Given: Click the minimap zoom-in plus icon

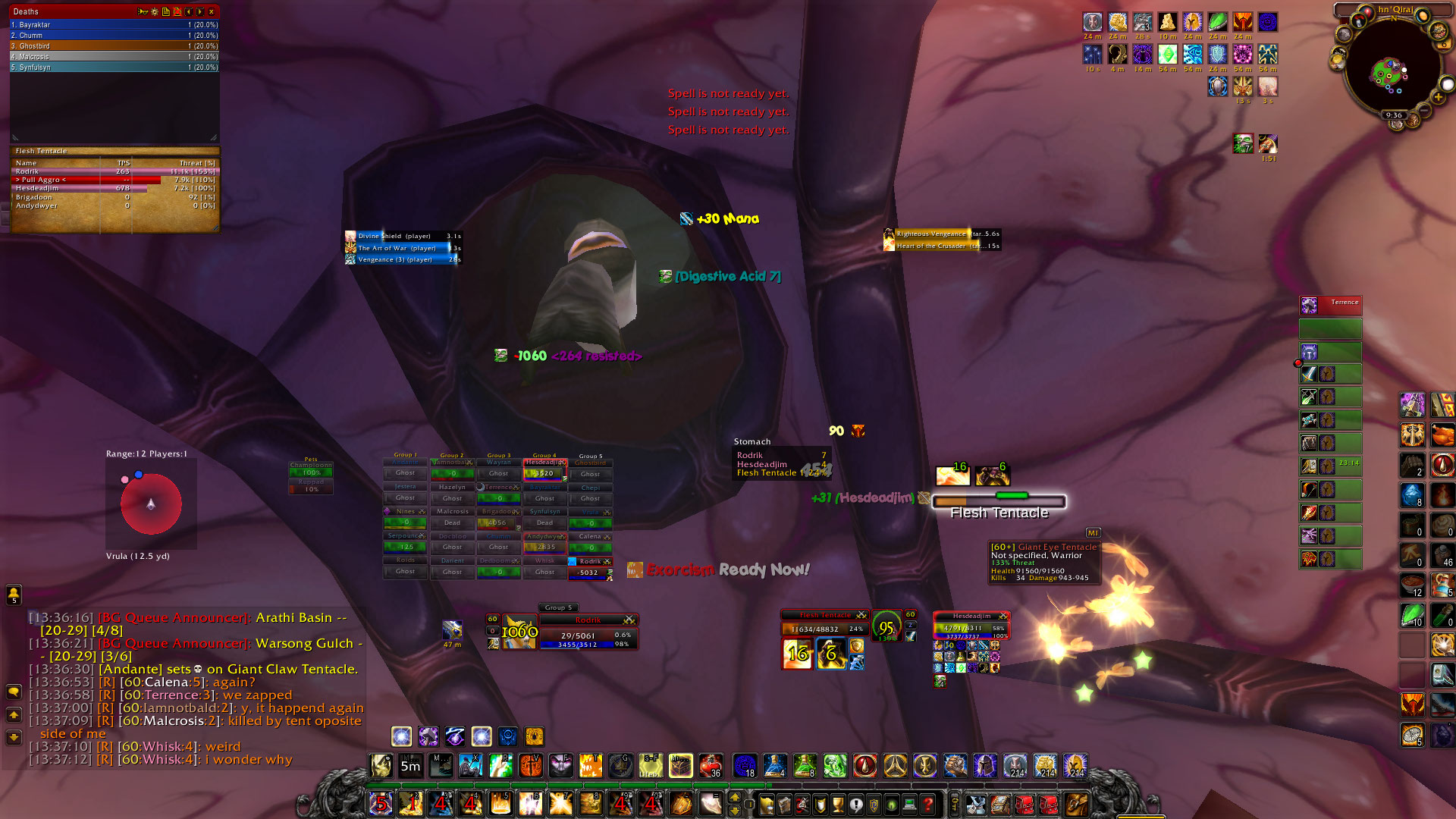Looking at the screenshot, I should point(1439,97).
